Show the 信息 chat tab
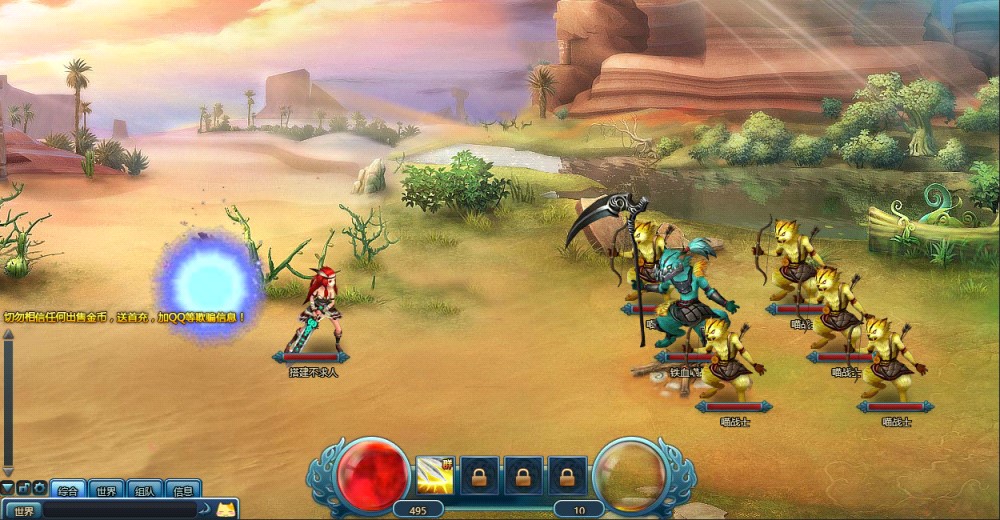The height and width of the screenshot is (520, 1000). click(183, 490)
